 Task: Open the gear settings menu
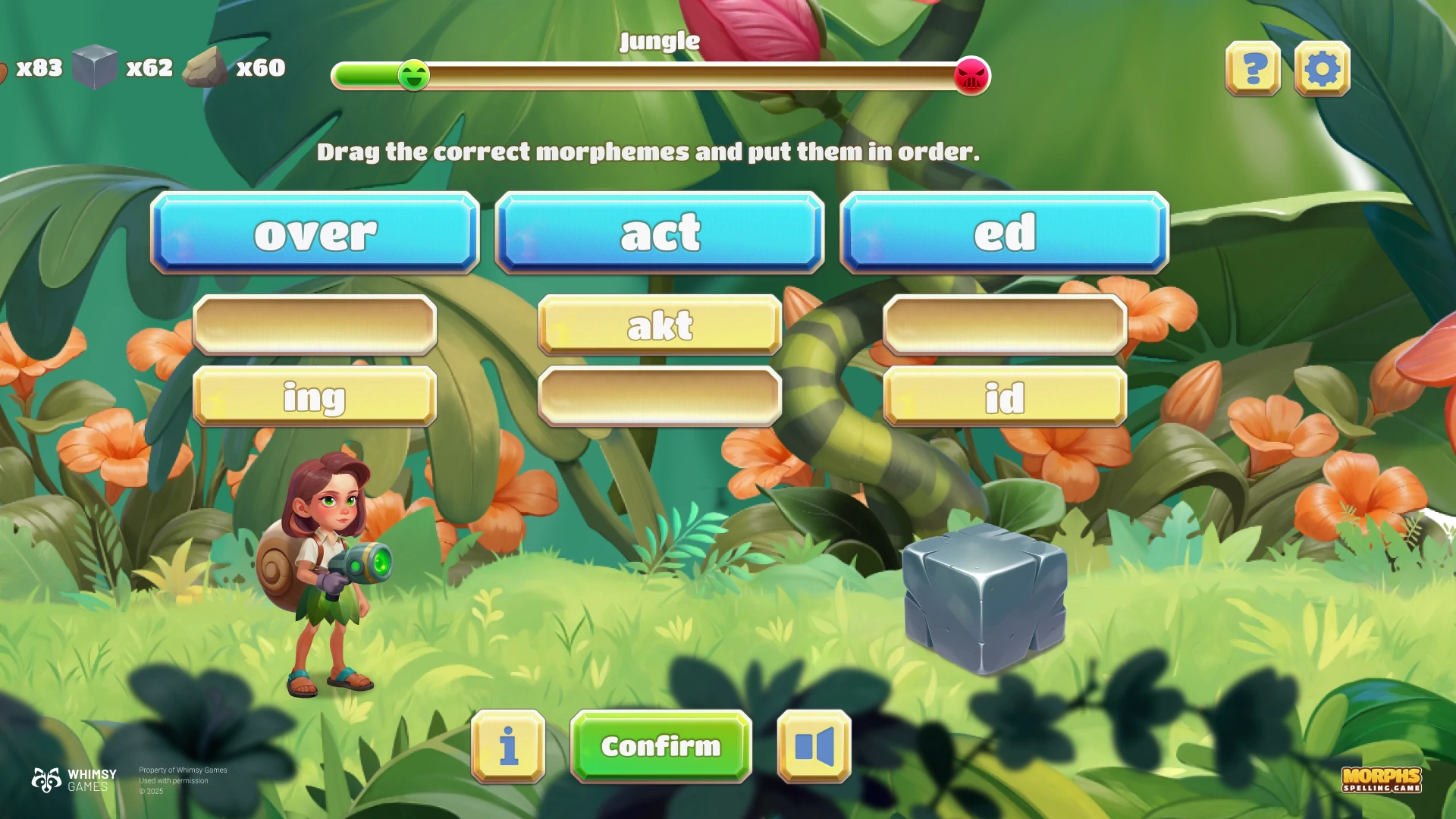1322,69
